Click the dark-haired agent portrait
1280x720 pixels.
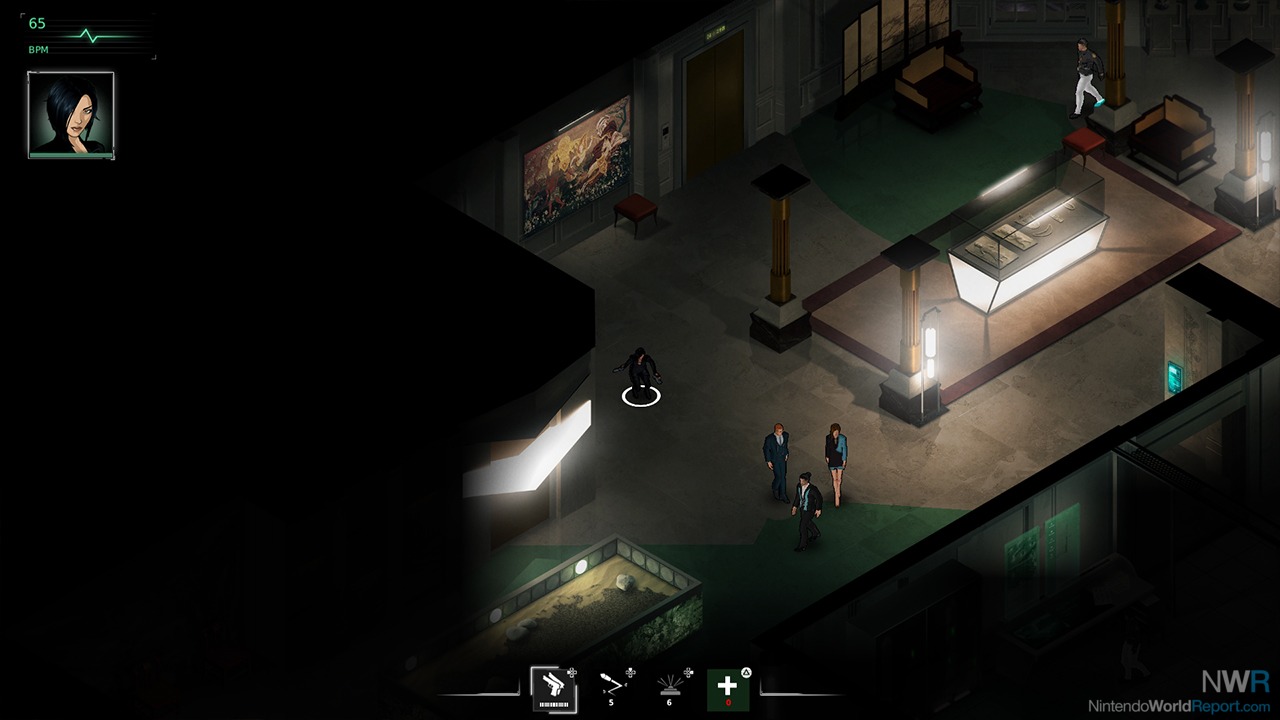pos(71,115)
